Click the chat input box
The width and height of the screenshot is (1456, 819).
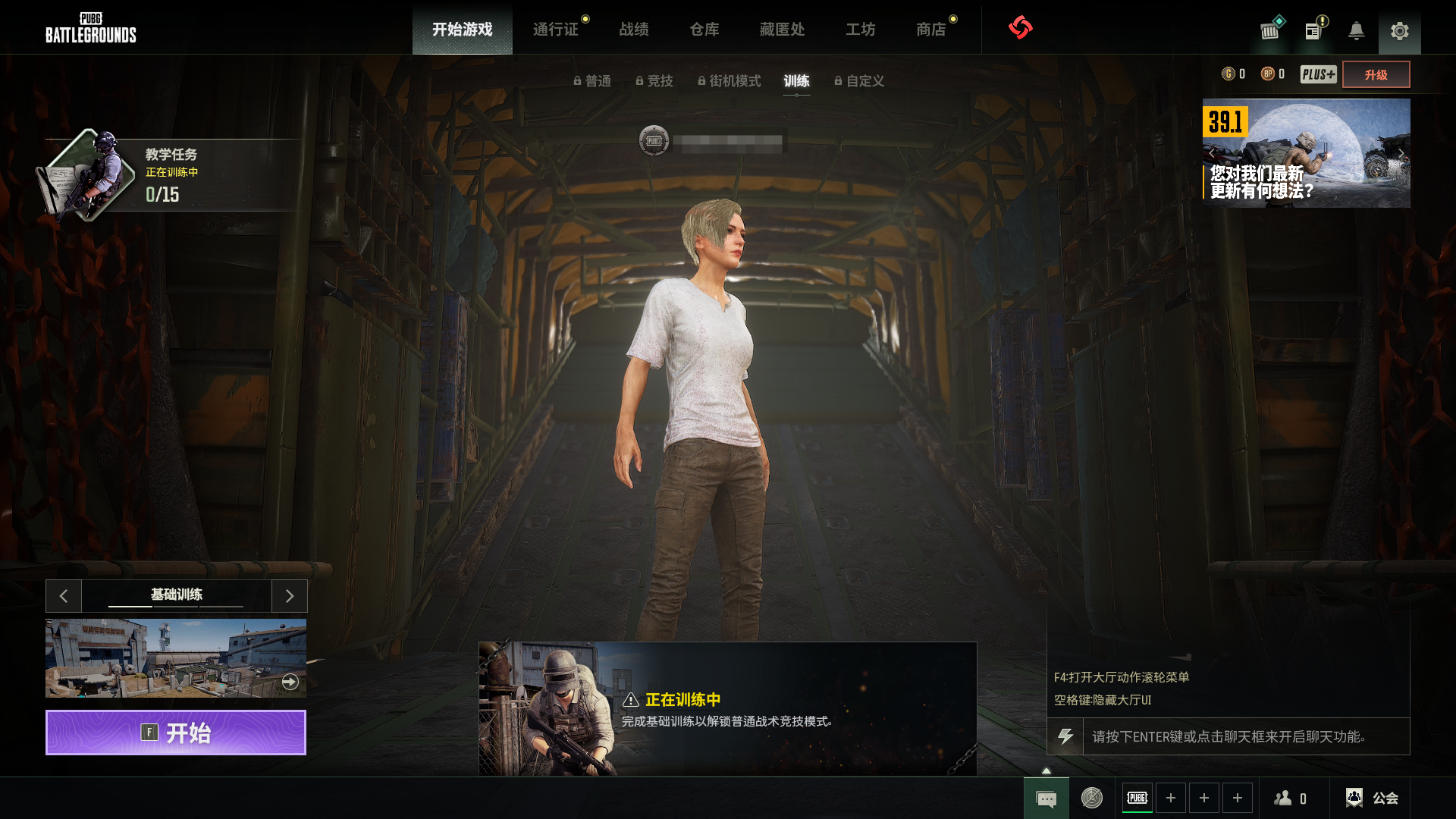(1245, 736)
